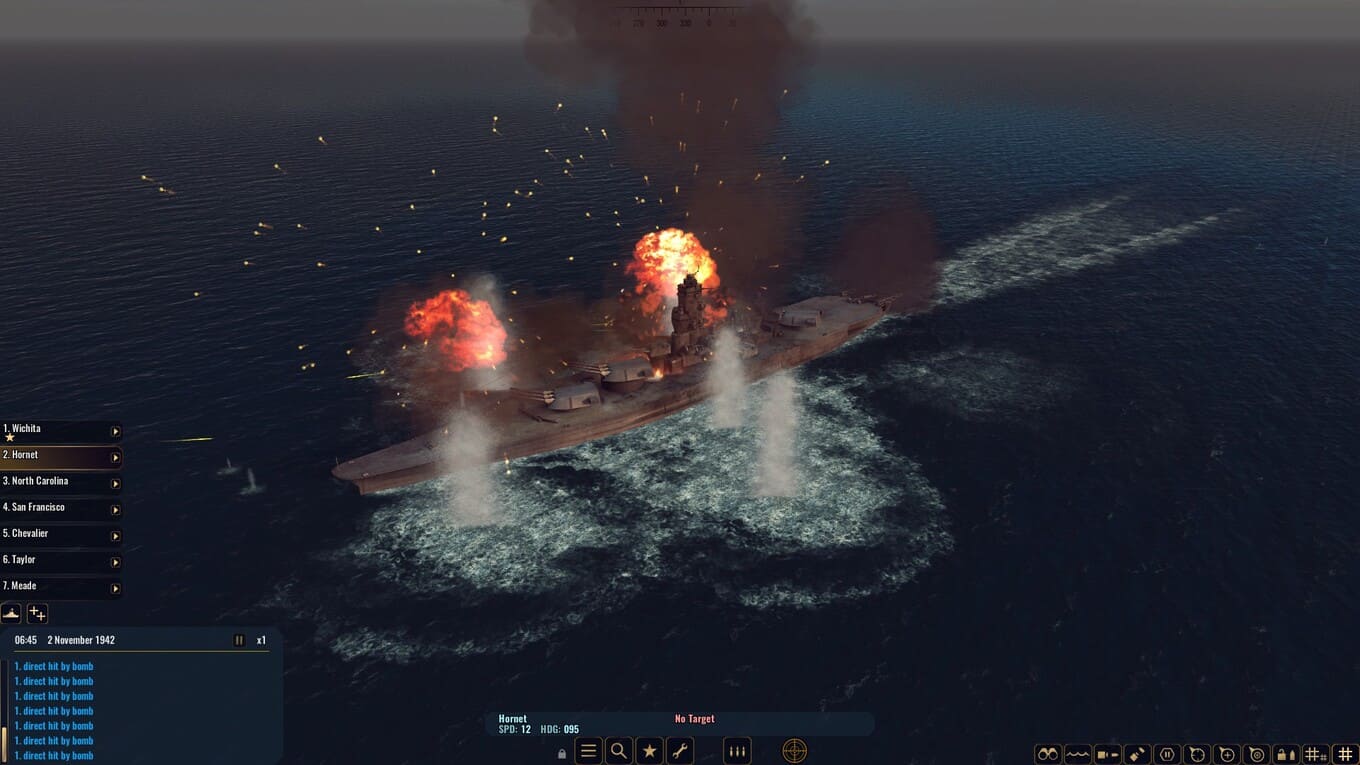
Task: Click the crosshair targeting reticle icon
Action: pyautogui.click(x=794, y=751)
